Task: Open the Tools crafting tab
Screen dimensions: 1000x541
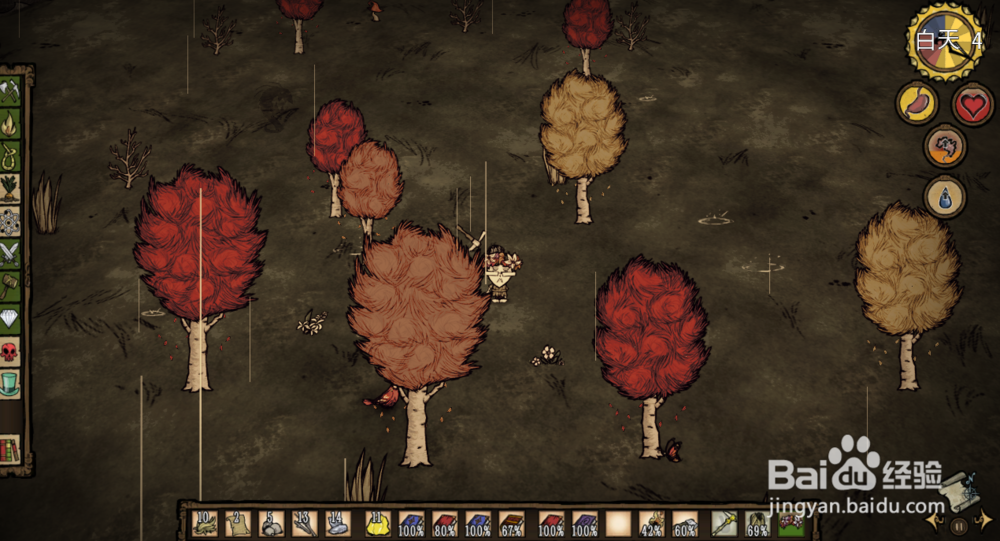Action: point(10,92)
